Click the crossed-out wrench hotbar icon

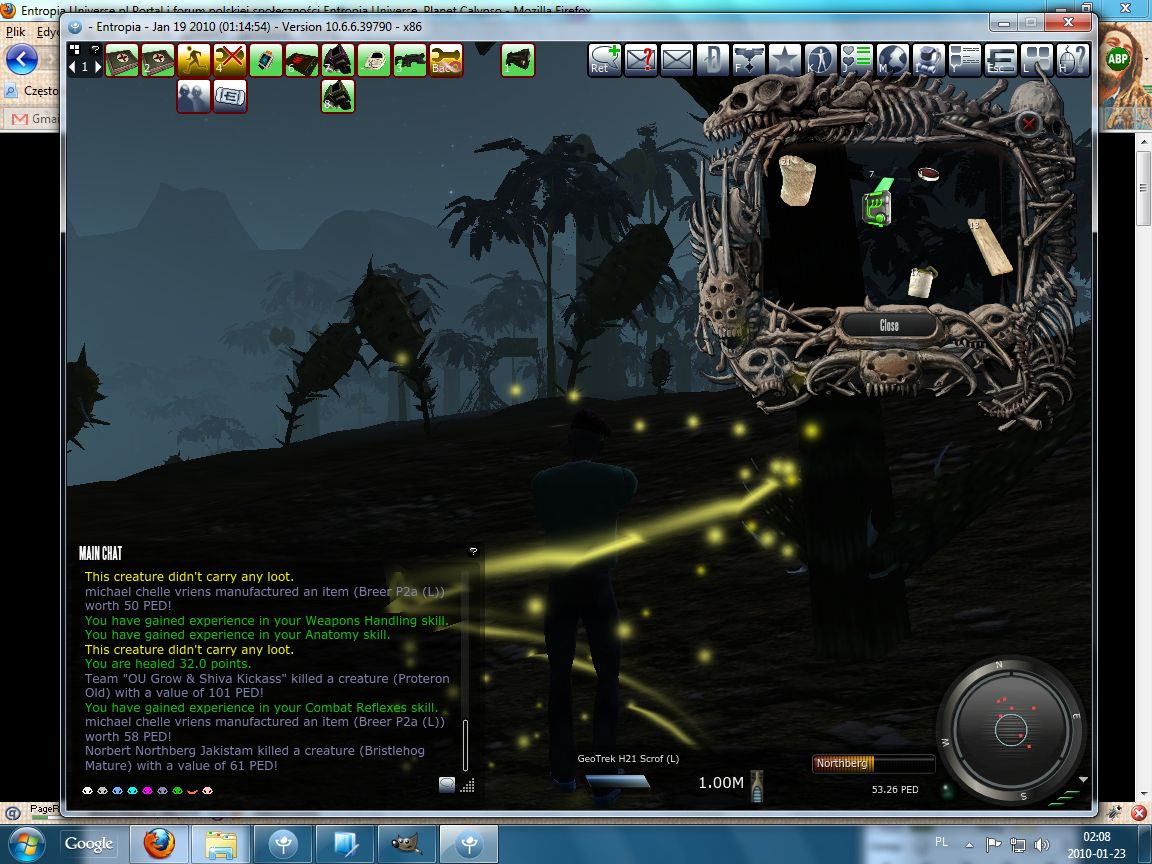229,61
